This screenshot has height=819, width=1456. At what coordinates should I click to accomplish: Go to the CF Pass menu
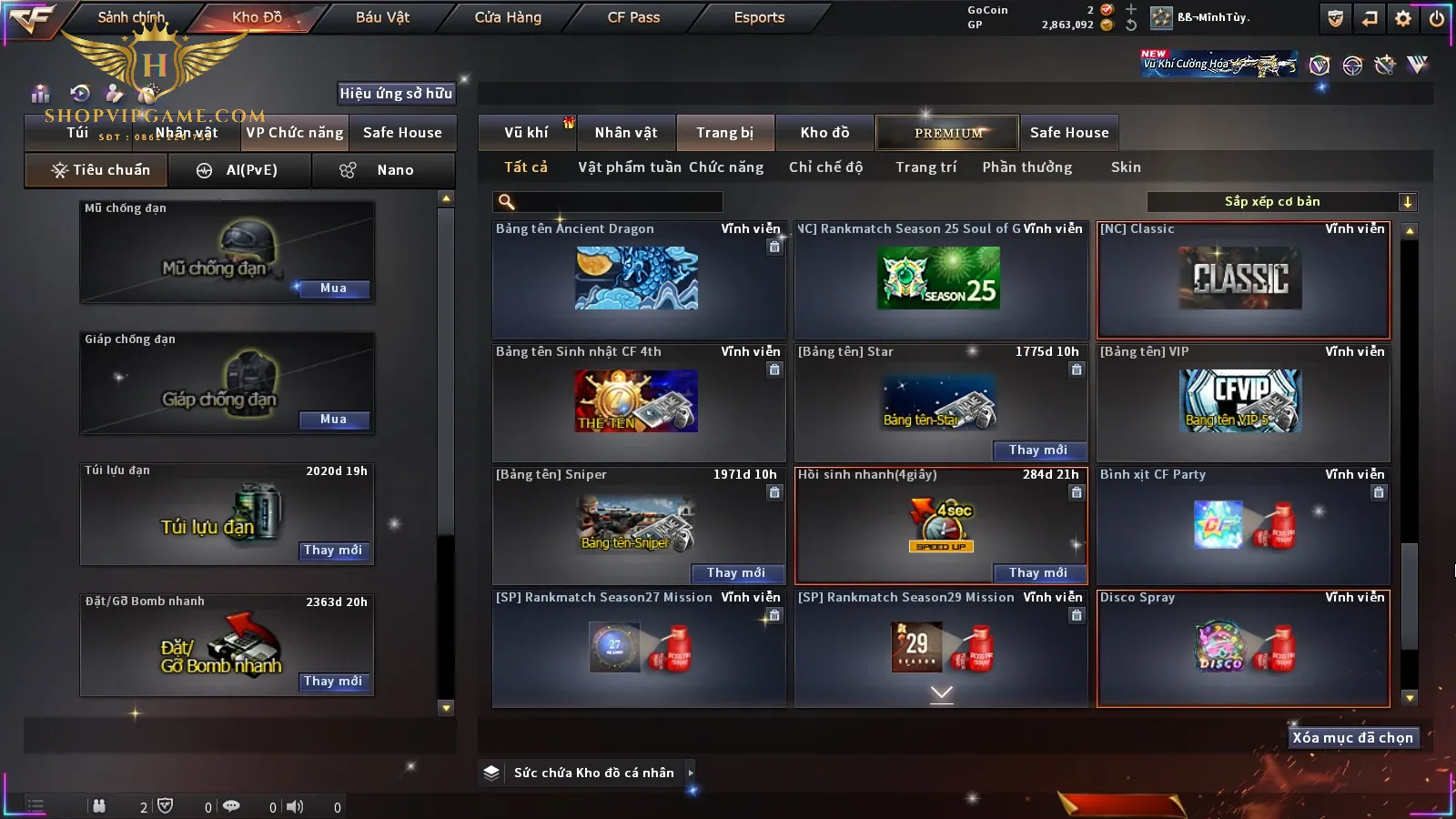[633, 17]
